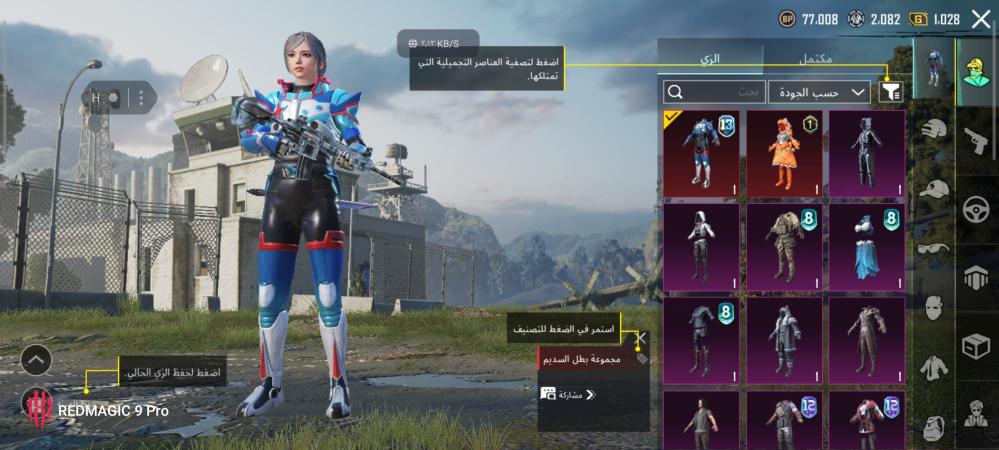Screen dimensions: 999x450
Task: Open the glasses category
Action: tap(933, 250)
